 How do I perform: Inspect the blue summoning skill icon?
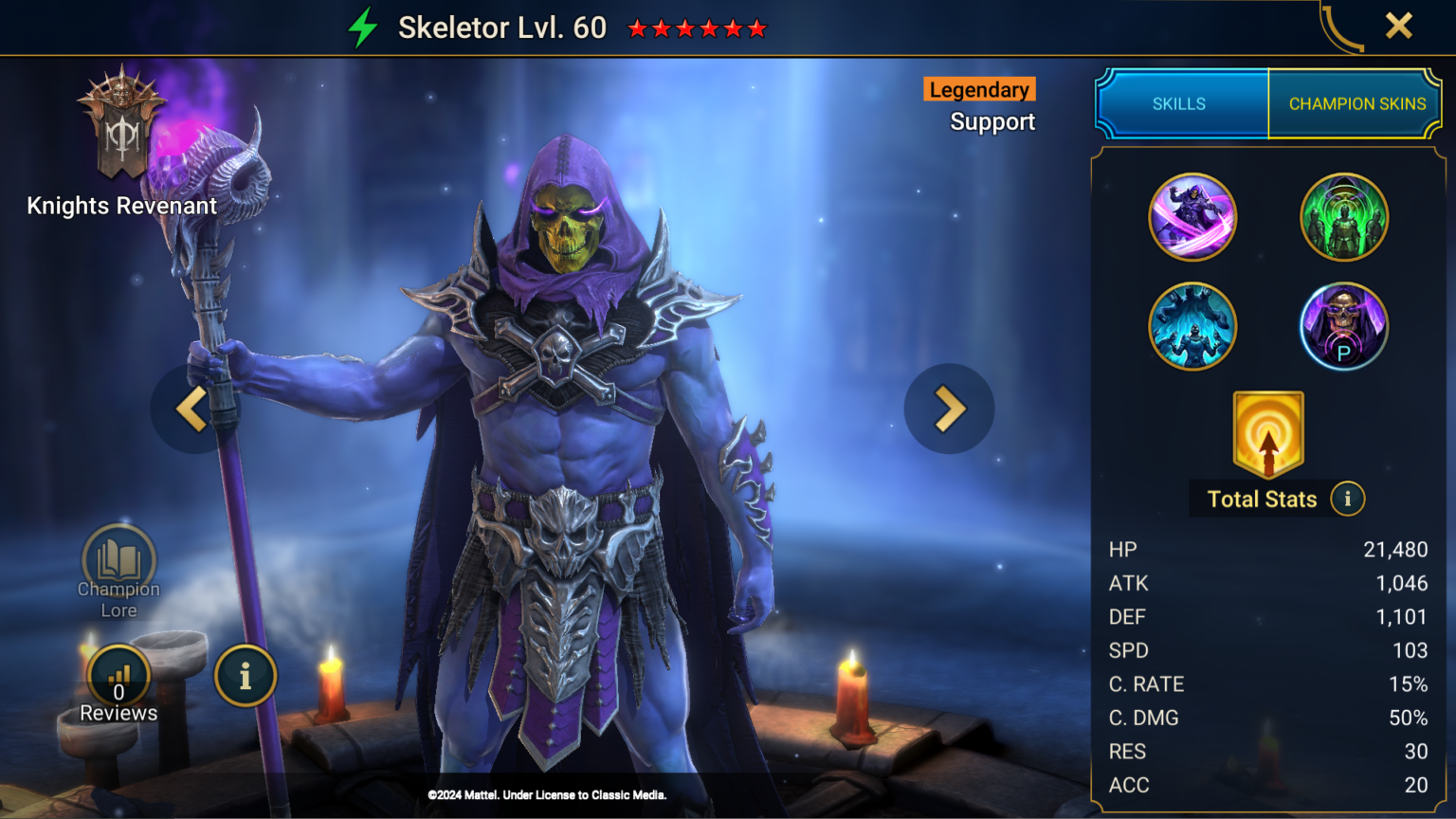pos(1192,325)
